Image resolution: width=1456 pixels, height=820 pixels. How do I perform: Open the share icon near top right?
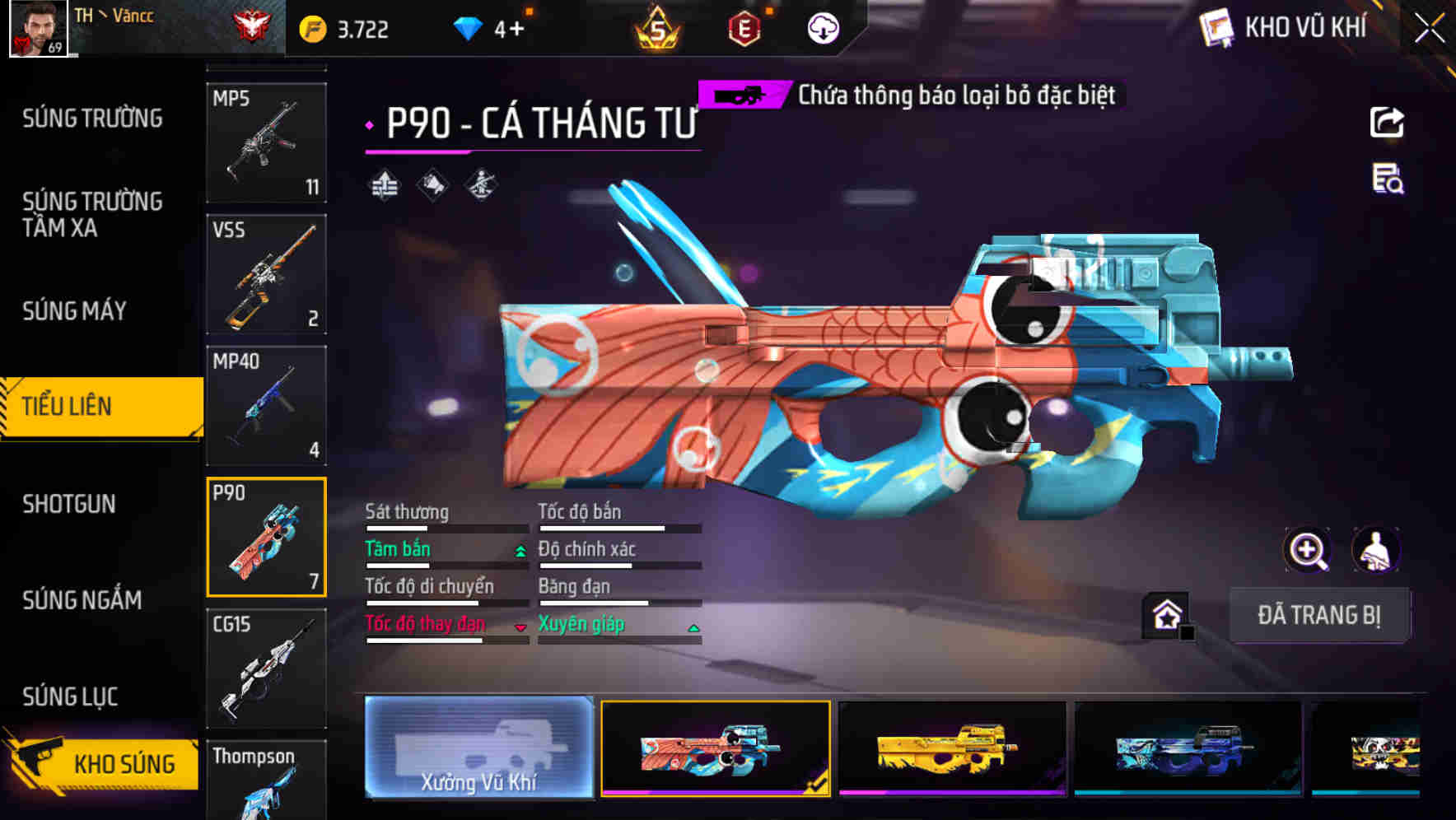[x=1388, y=122]
